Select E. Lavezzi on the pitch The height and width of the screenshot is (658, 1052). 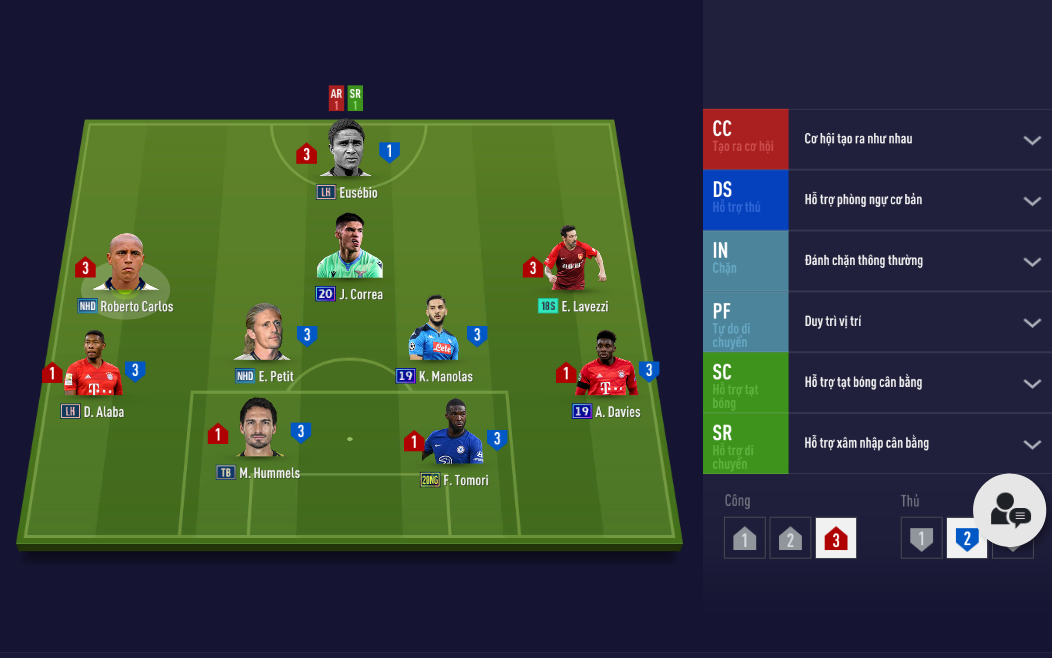pyautogui.click(x=574, y=260)
